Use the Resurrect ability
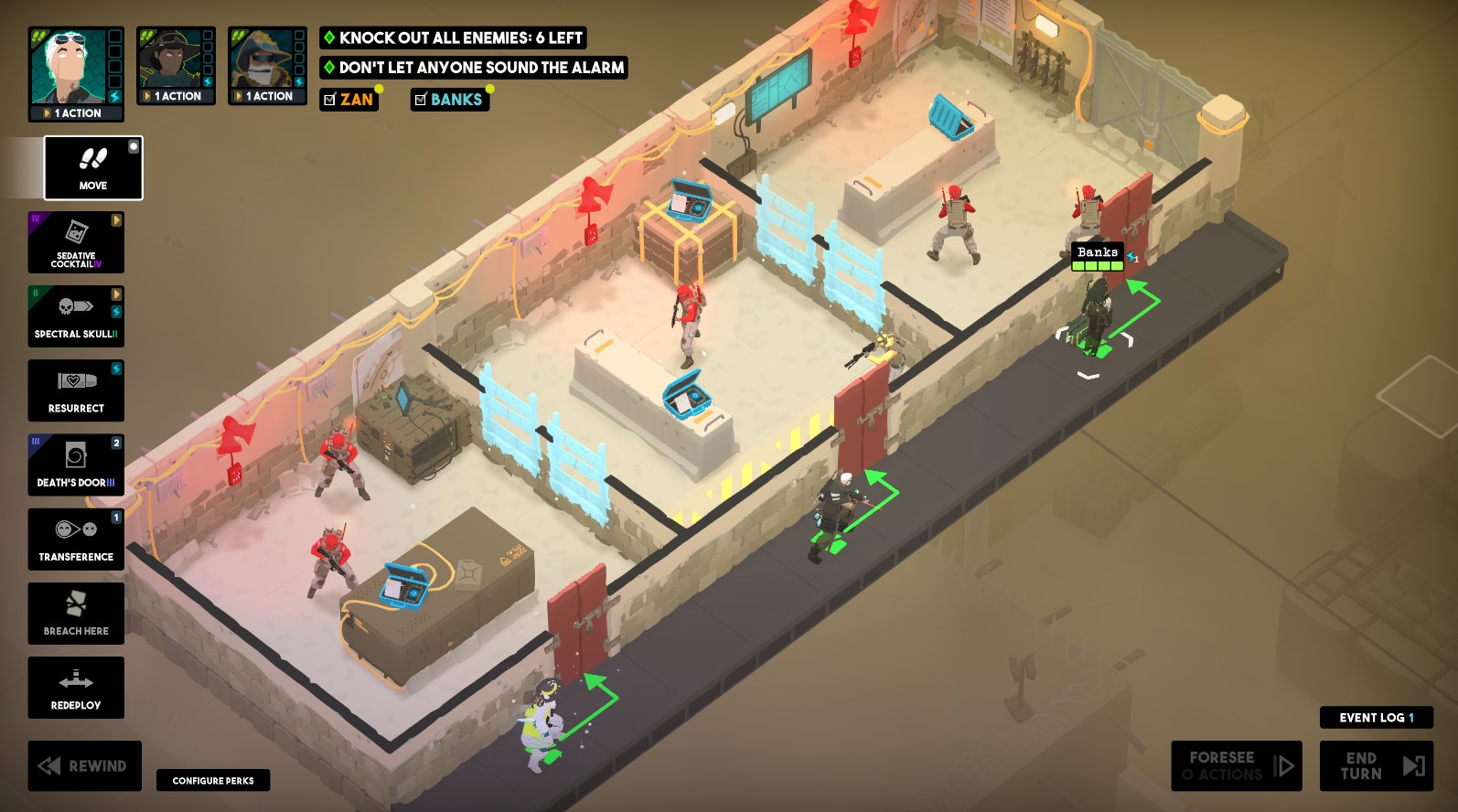This screenshot has width=1458, height=812. [x=76, y=390]
